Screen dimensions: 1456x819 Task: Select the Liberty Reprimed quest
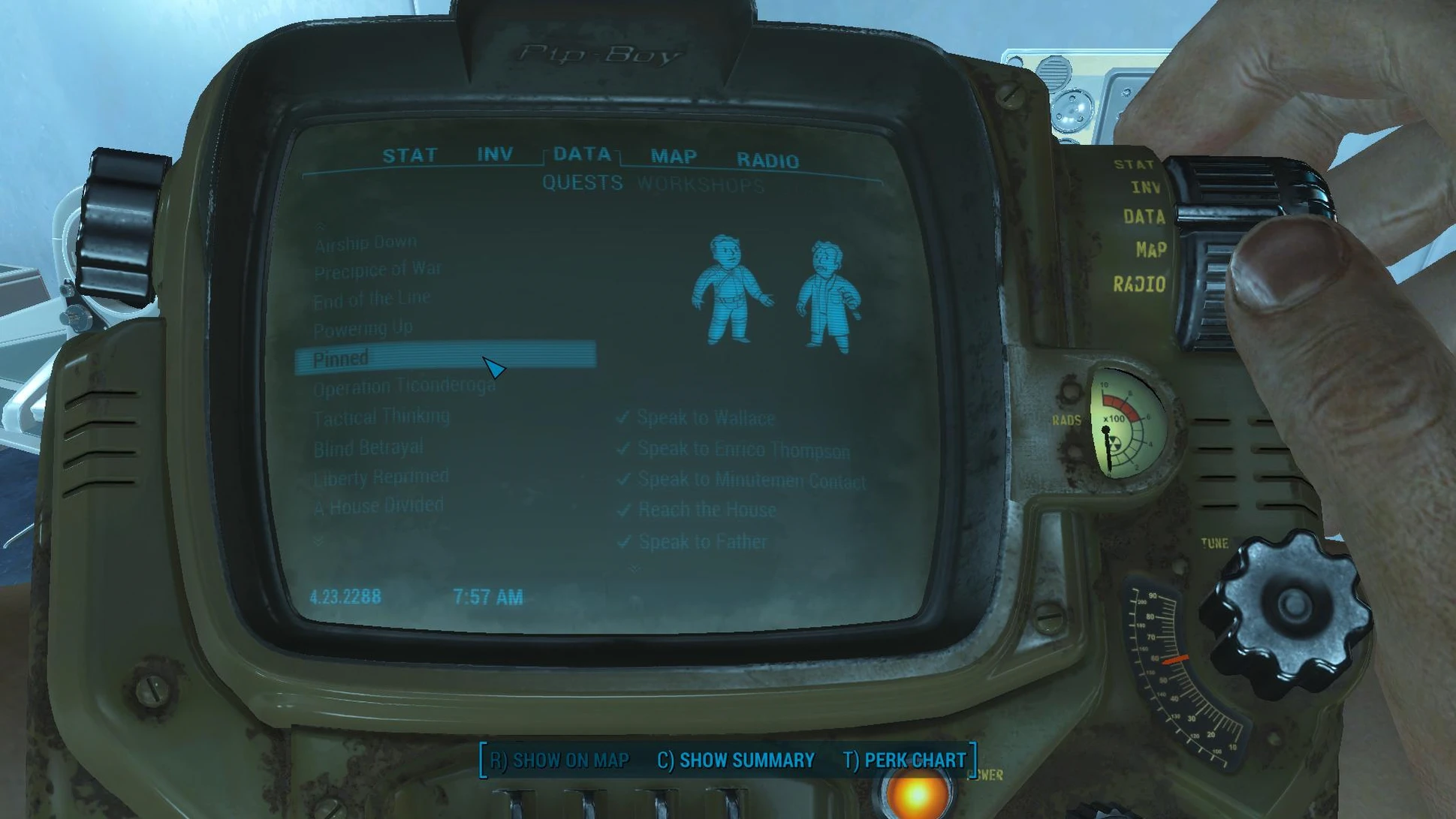point(381,477)
